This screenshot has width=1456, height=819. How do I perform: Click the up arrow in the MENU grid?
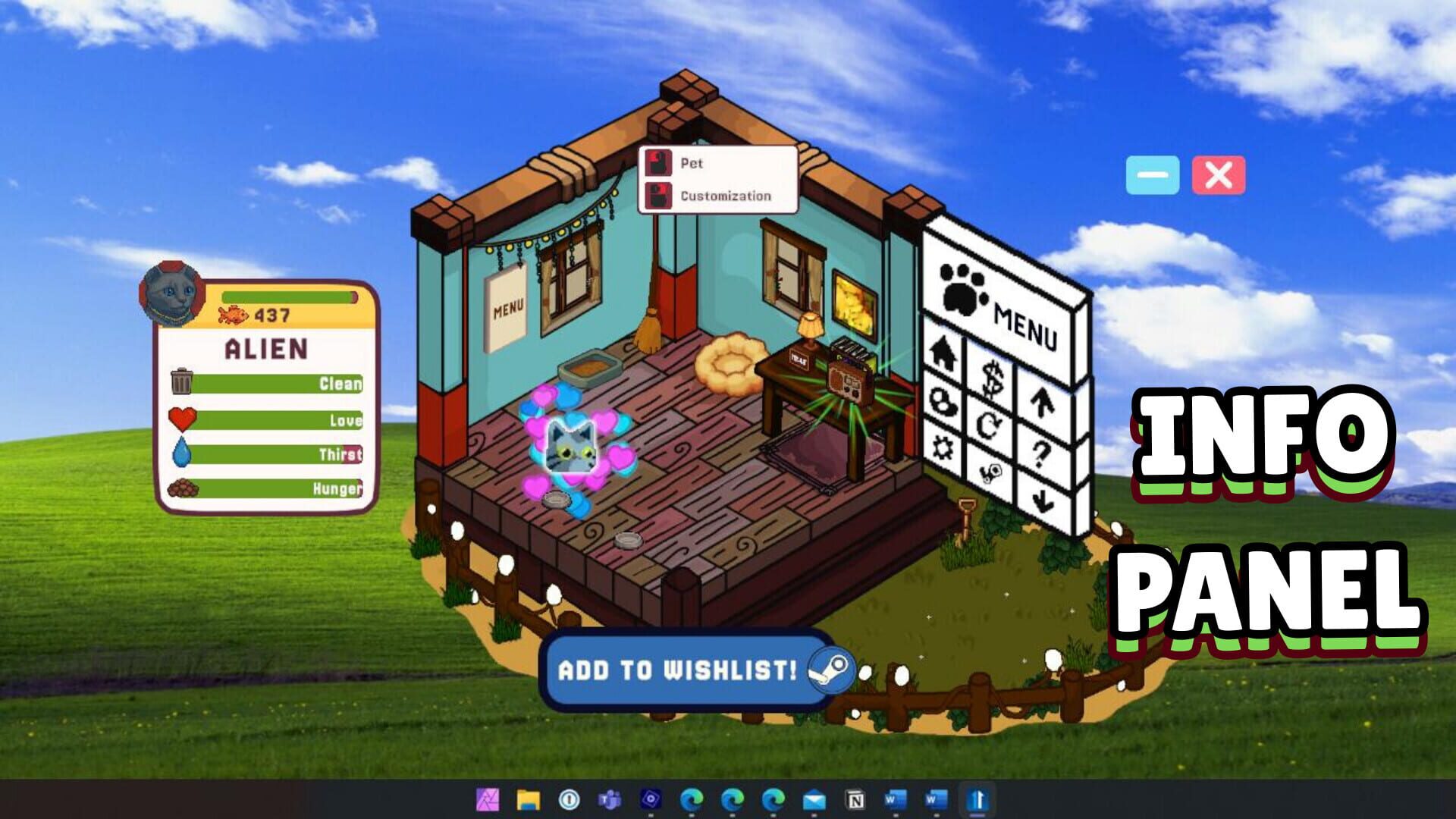[x=1043, y=403]
